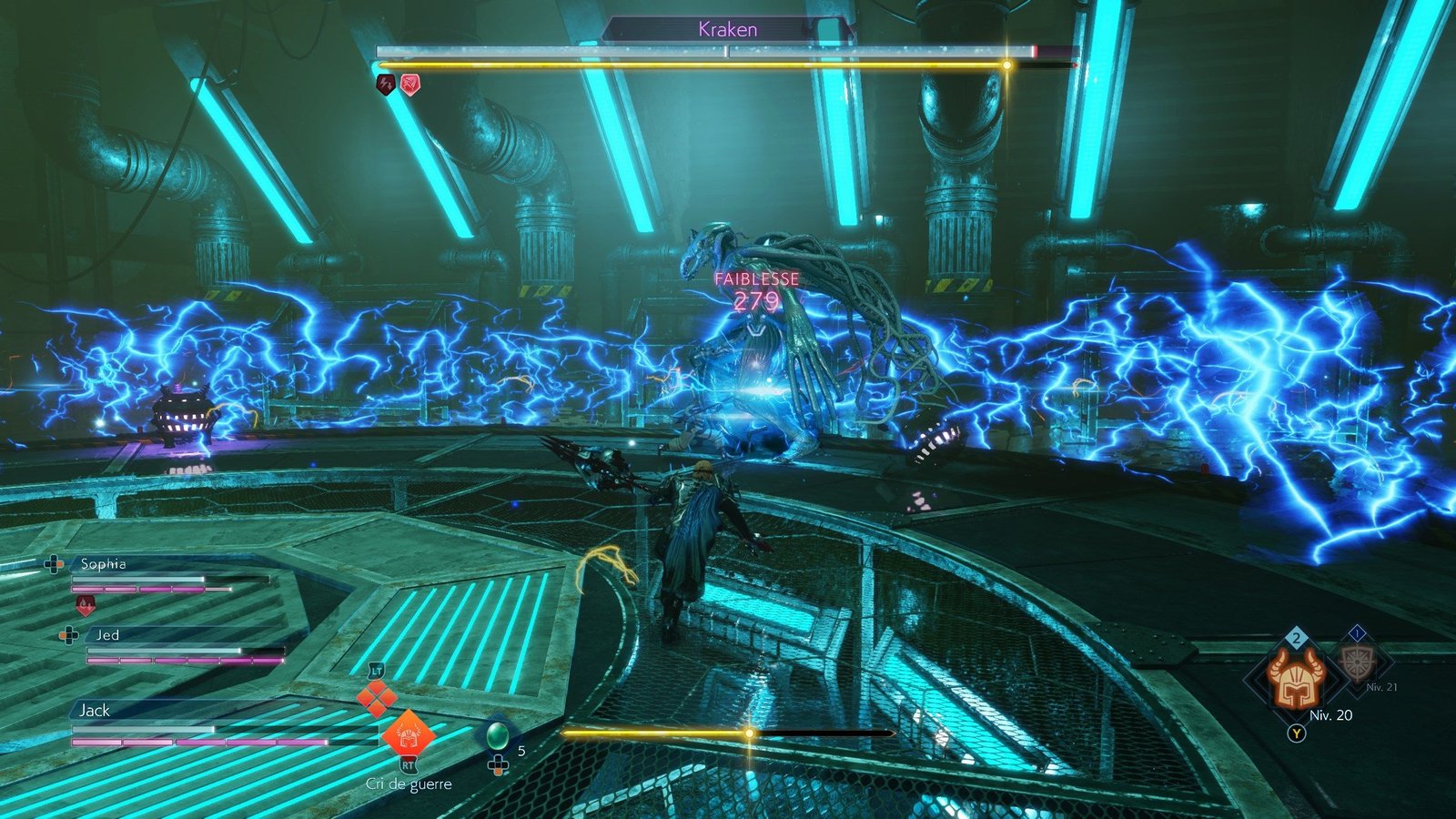This screenshot has width=1456, height=819.
Task: Select party member Sophia's name plate
Action: (103, 564)
